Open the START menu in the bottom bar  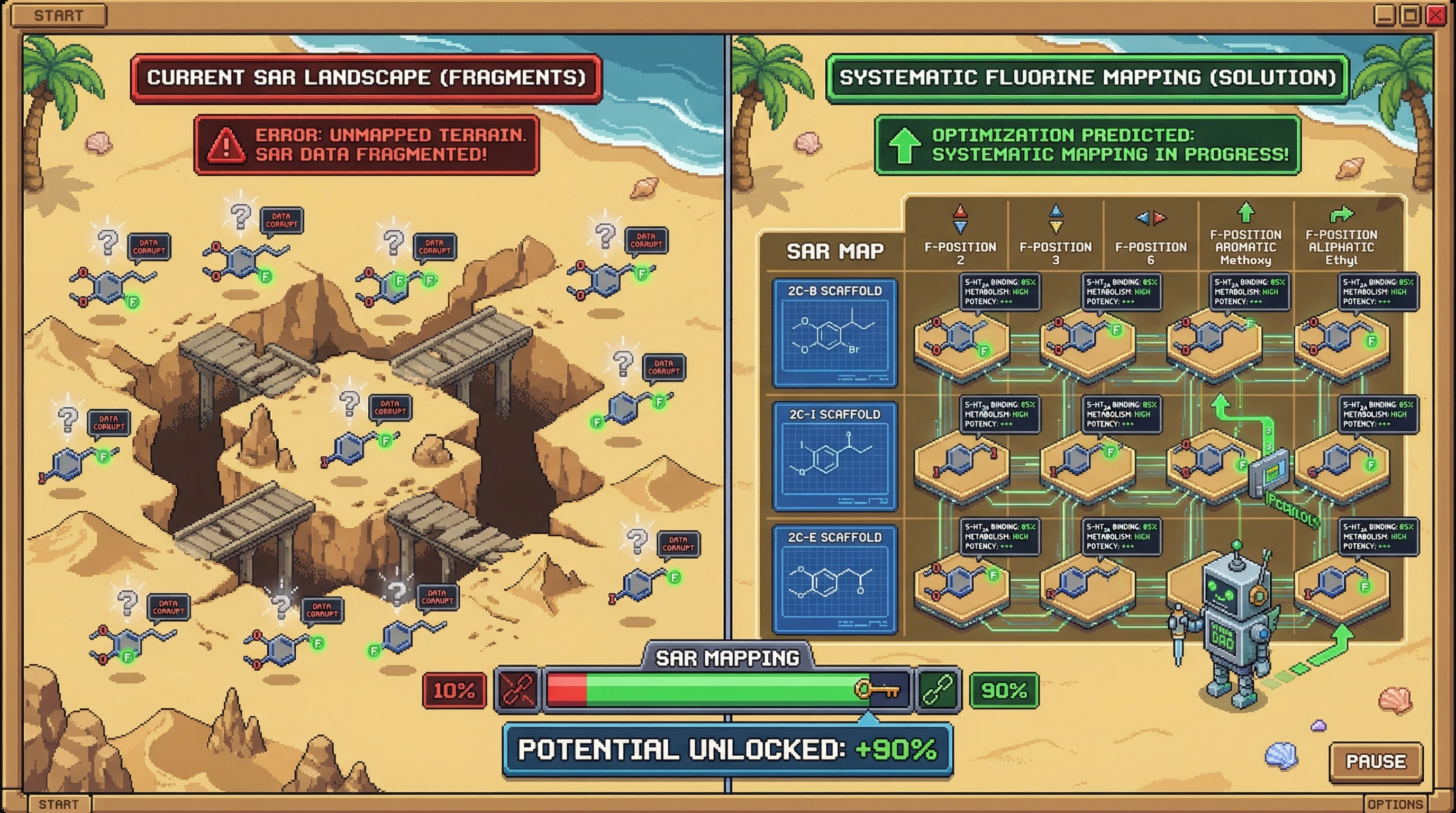click(58, 803)
